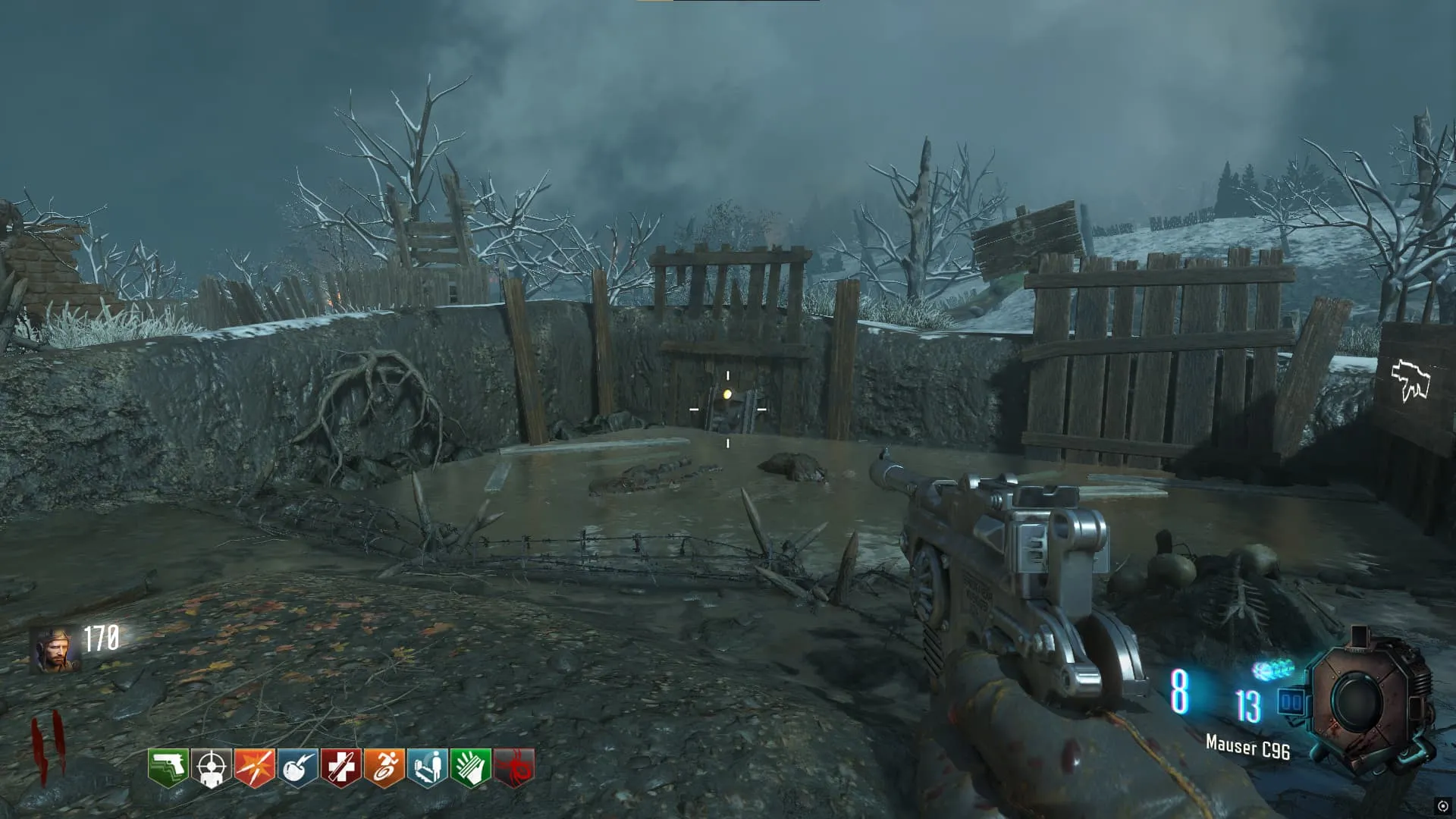
Task: Click the Widow's Wine green hand perk
Action: pos(470,768)
